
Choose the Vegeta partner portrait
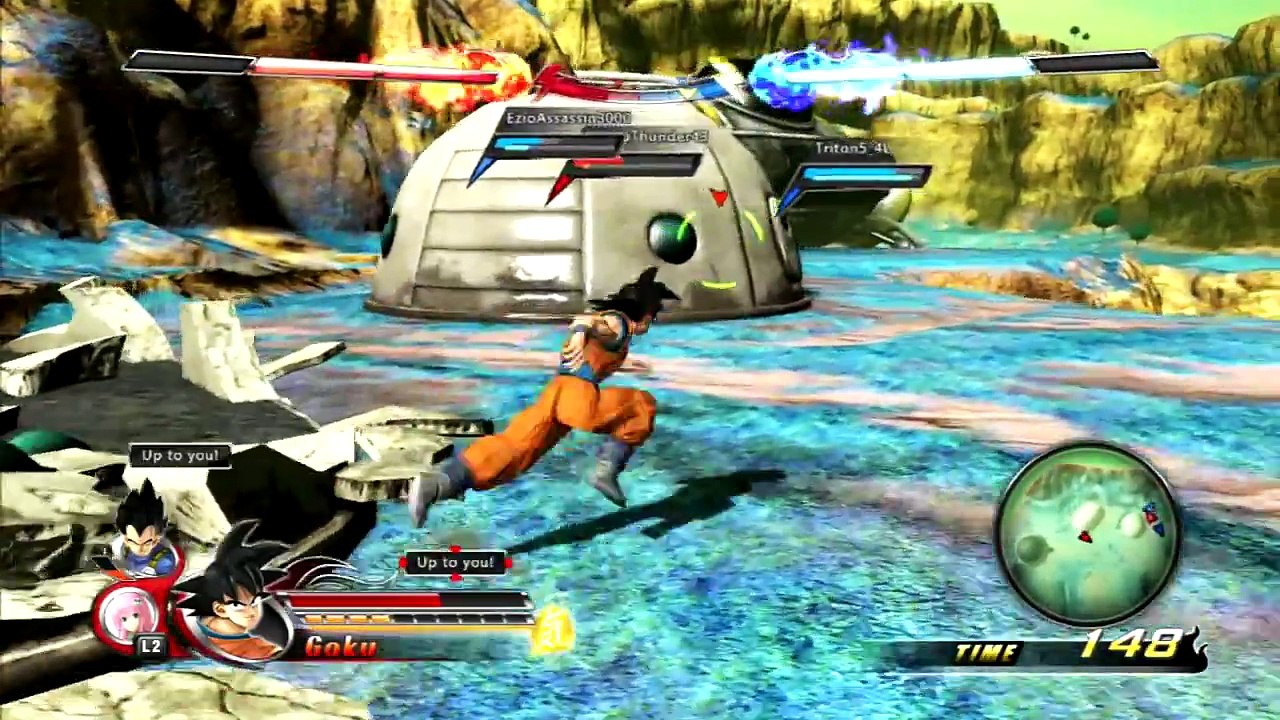click(x=143, y=527)
